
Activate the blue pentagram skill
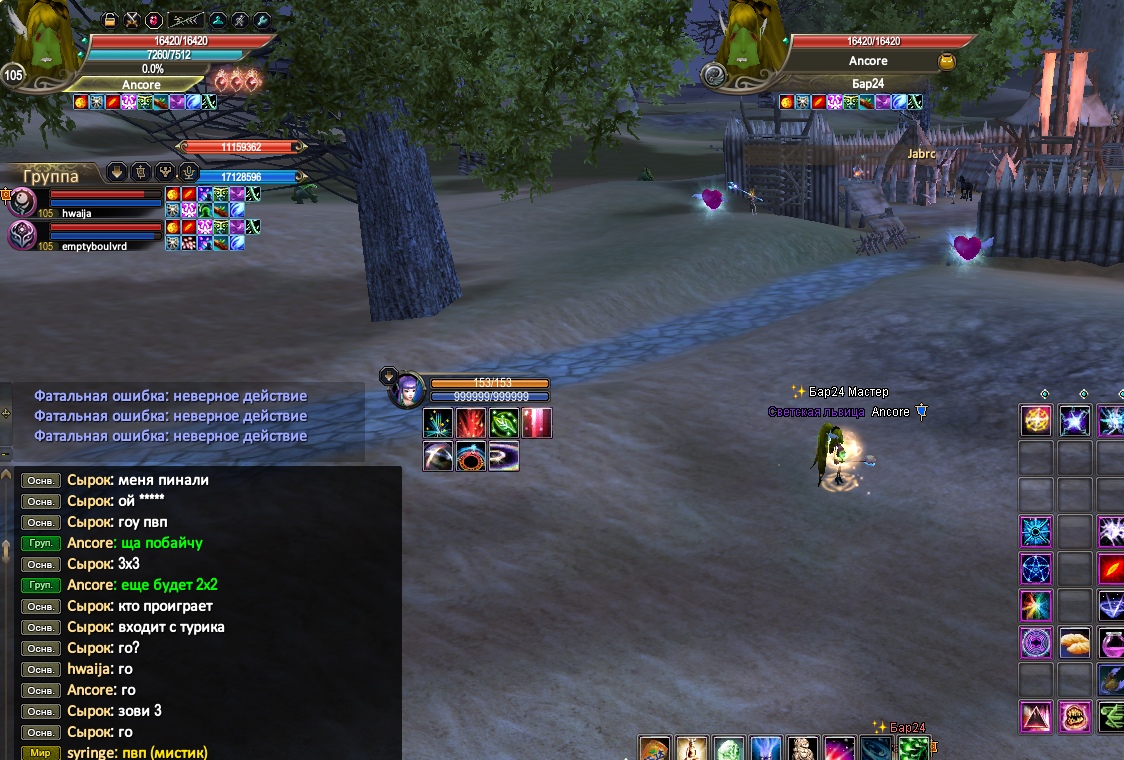pyautogui.click(x=1035, y=568)
